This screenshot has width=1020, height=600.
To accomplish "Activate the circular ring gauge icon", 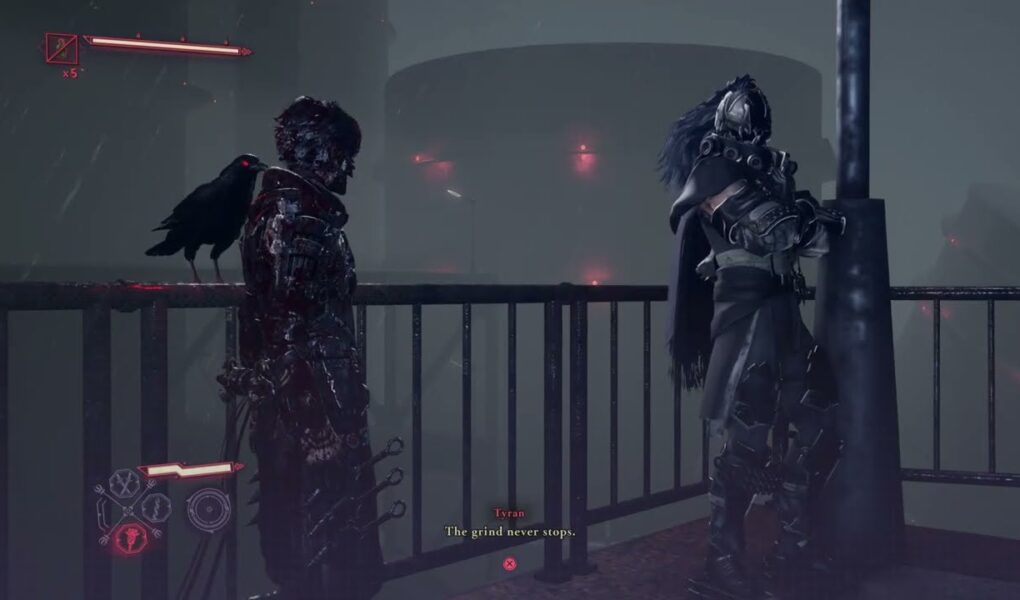I will 208,509.
